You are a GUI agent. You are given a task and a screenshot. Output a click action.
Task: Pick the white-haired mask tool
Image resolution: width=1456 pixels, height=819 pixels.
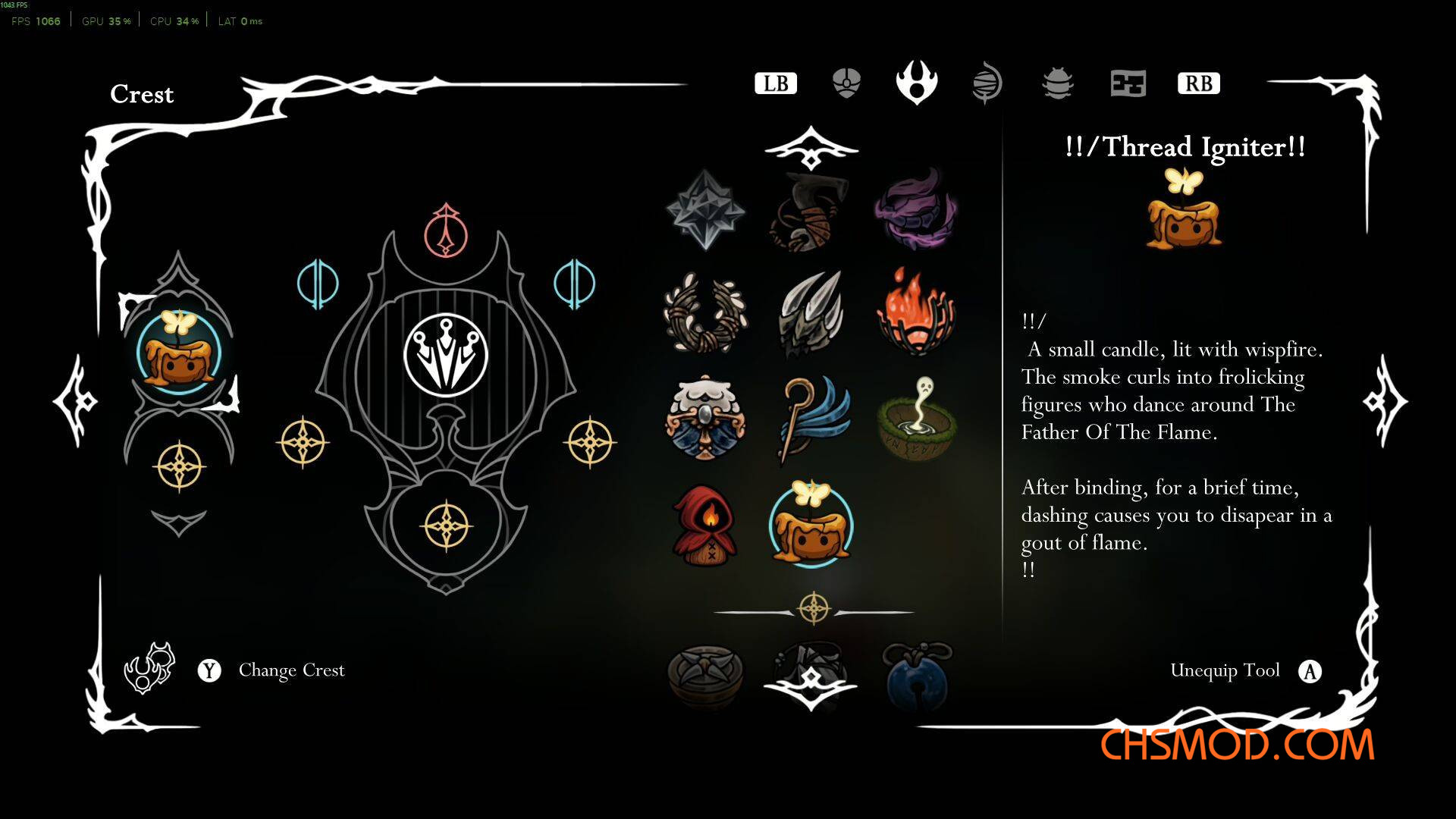705,418
